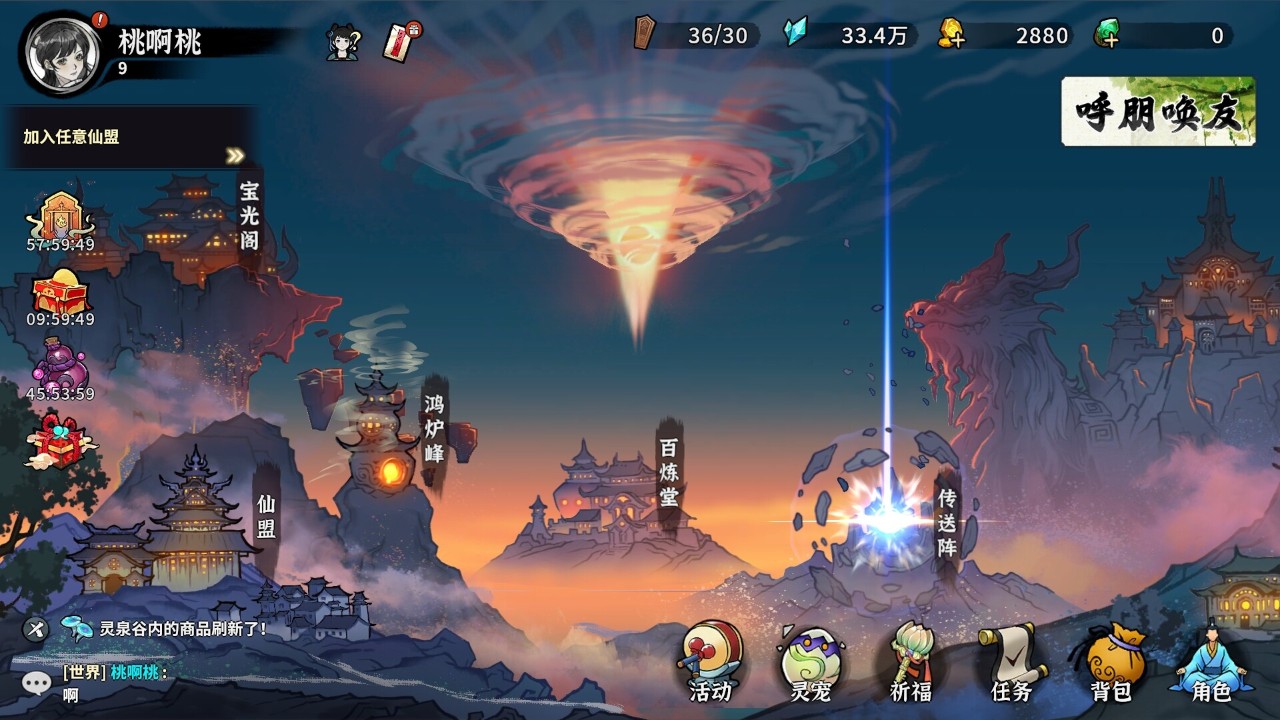Open the 任务 quest scroll
1280x720 pixels.
click(x=1010, y=661)
